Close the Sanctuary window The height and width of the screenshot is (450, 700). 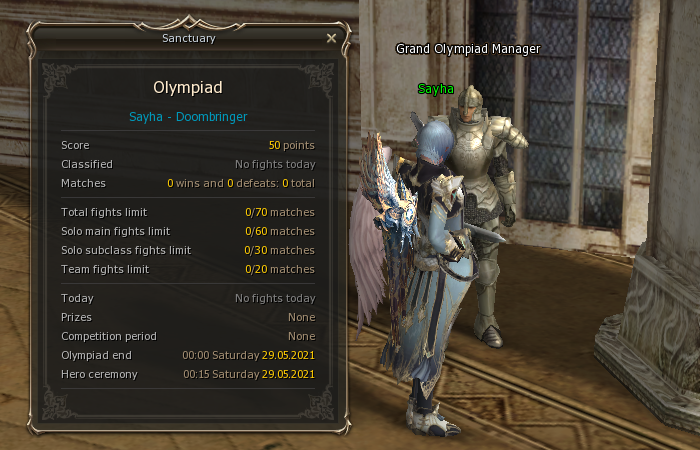click(x=331, y=38)
